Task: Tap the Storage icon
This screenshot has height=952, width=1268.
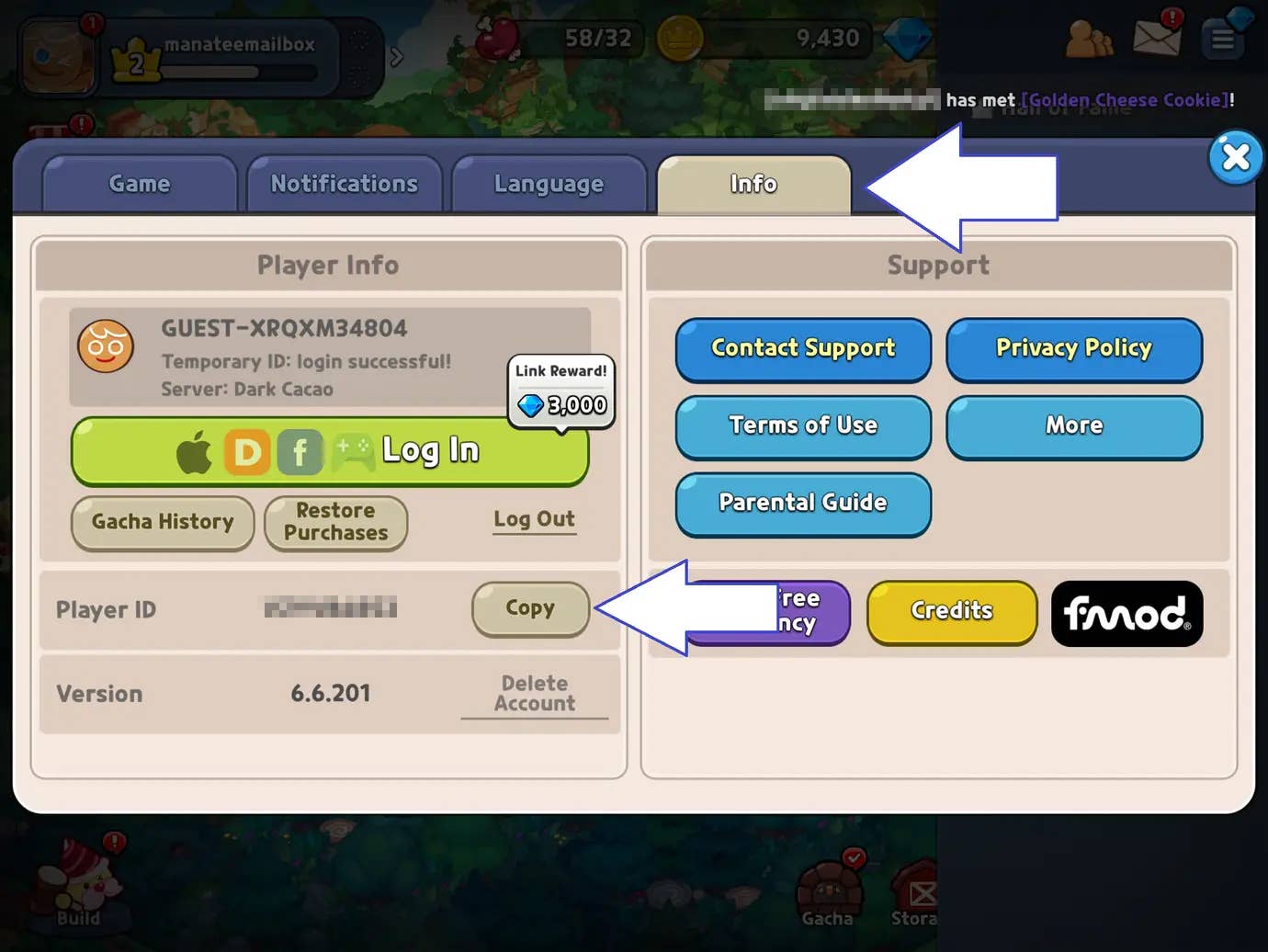Action: click(917, 887)
